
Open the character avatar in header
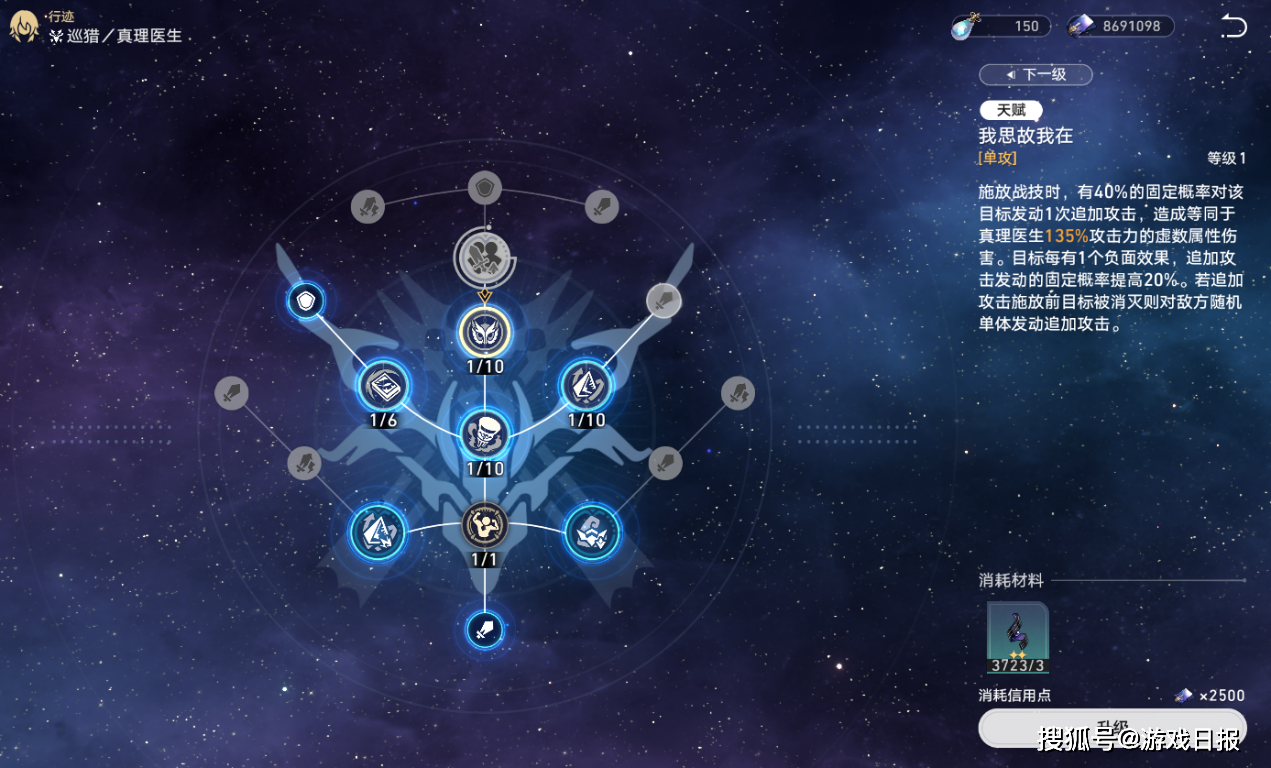(24, 27)
